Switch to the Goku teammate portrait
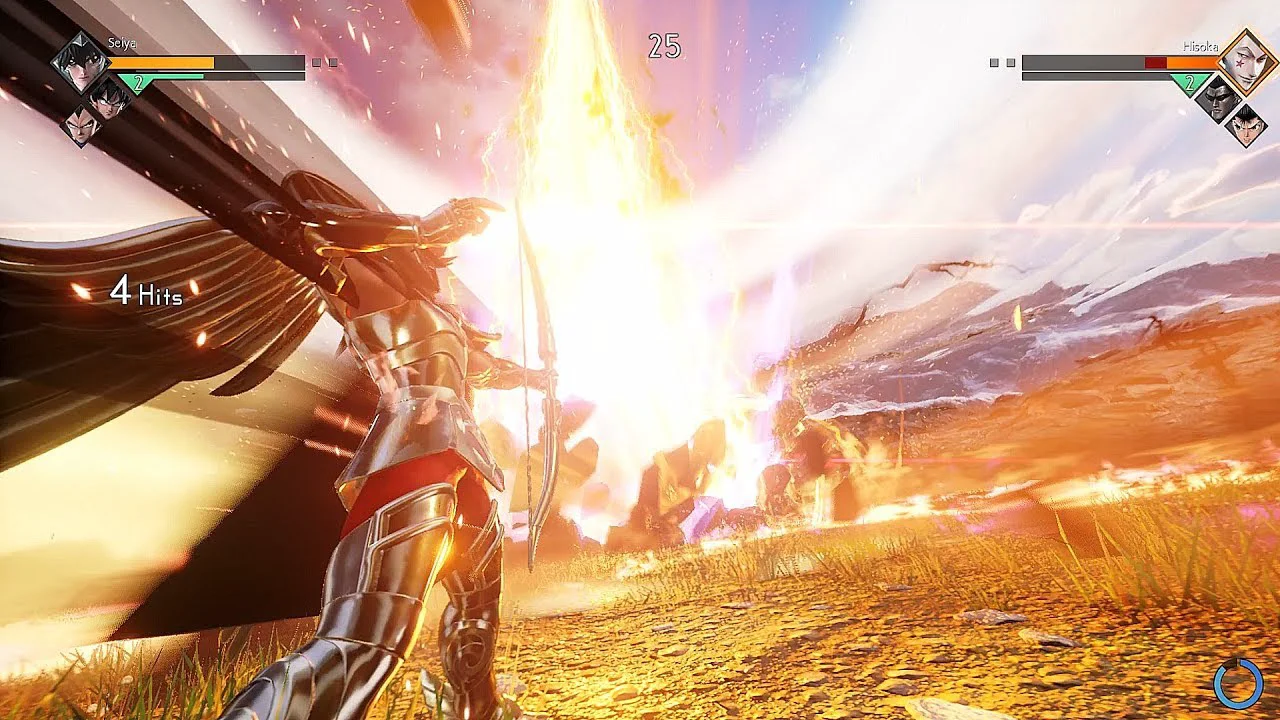1280x720 pixels. (110, 97)
